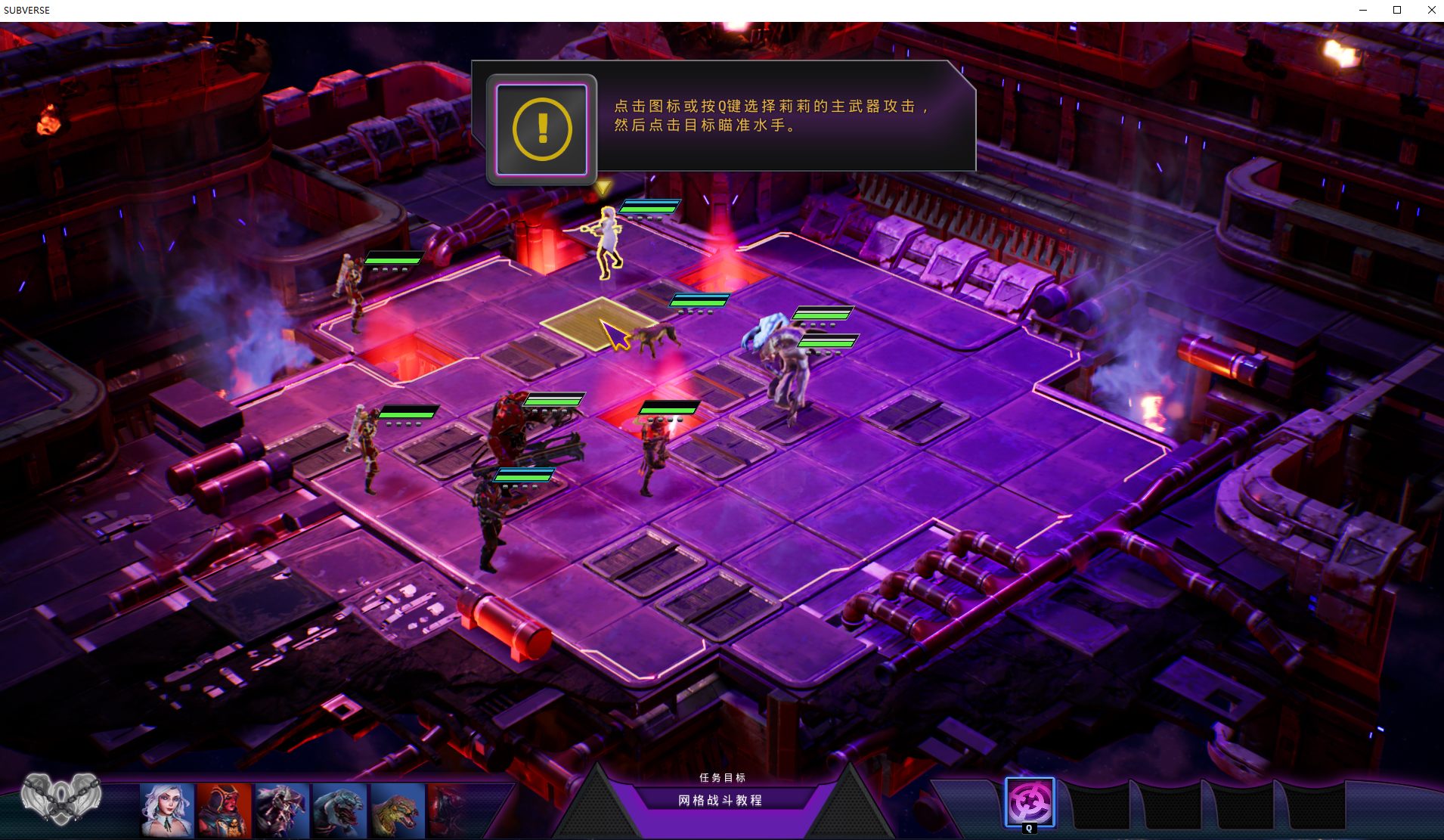Select the white-haired woman portrait
Viewport: 1444px width, 840px height.
click(x=167, y=810)
